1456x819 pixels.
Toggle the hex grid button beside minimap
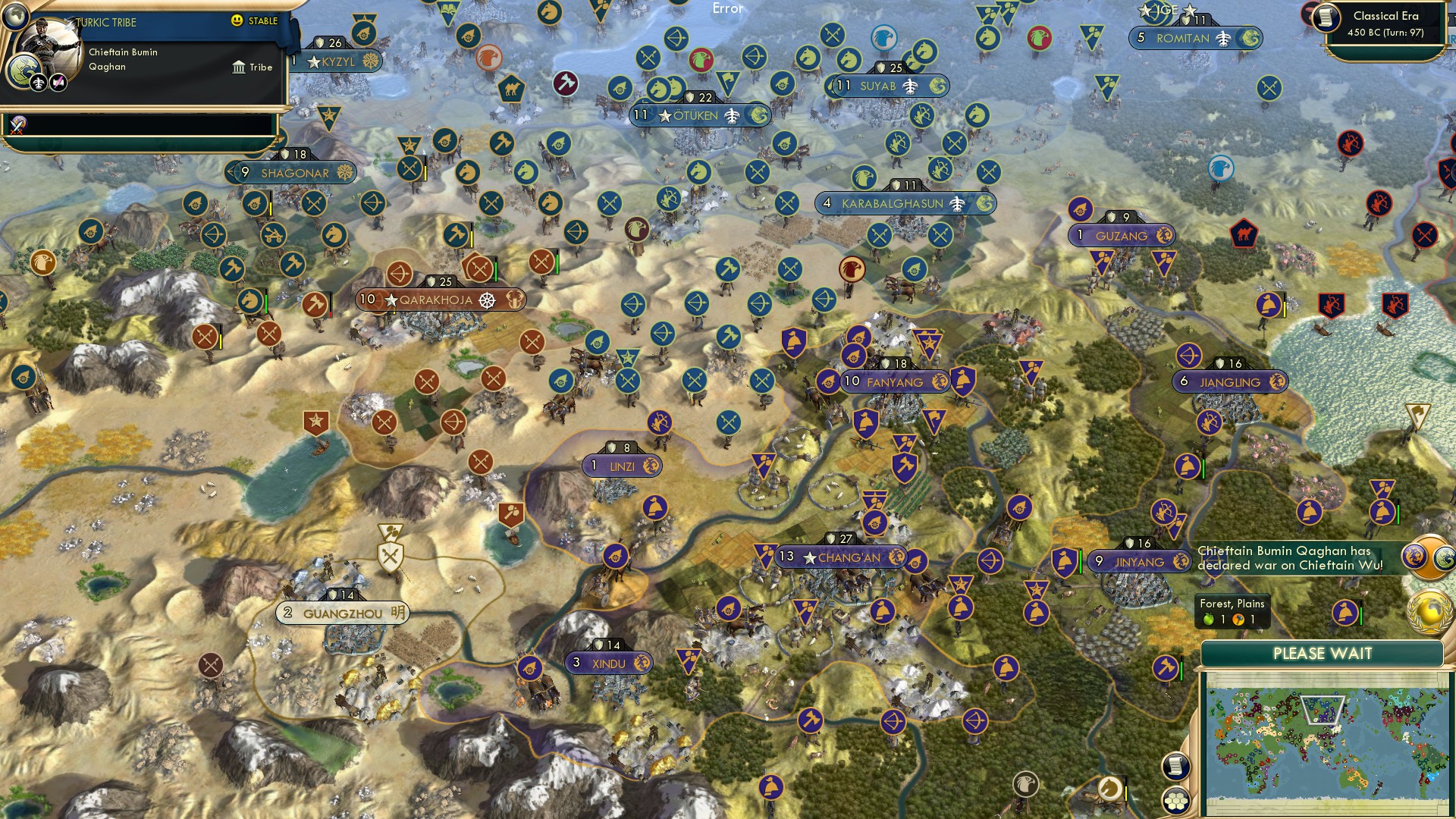pos(1175,800)
